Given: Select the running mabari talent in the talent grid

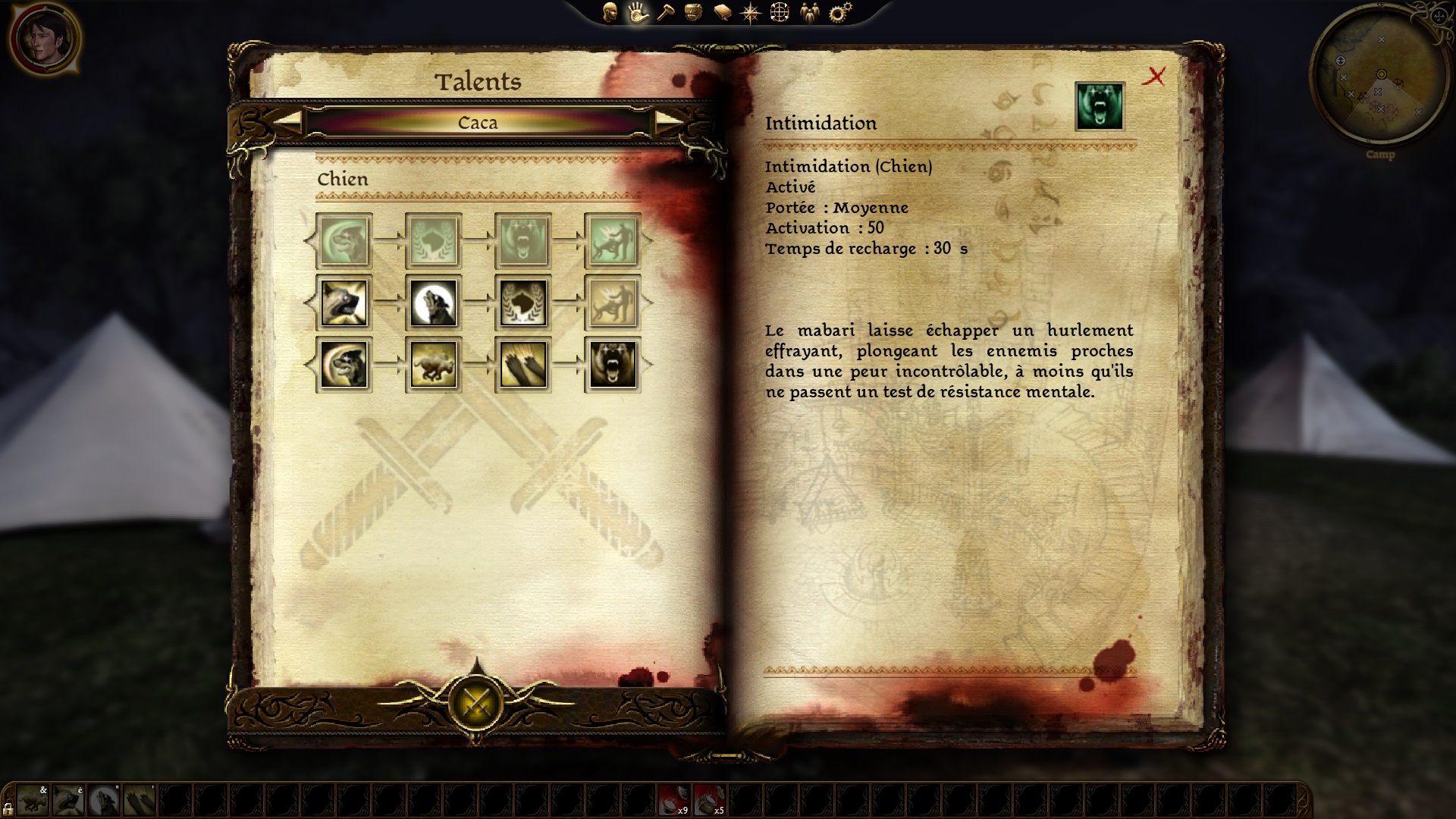Looking at the screenshot, I should coord(434,365).
